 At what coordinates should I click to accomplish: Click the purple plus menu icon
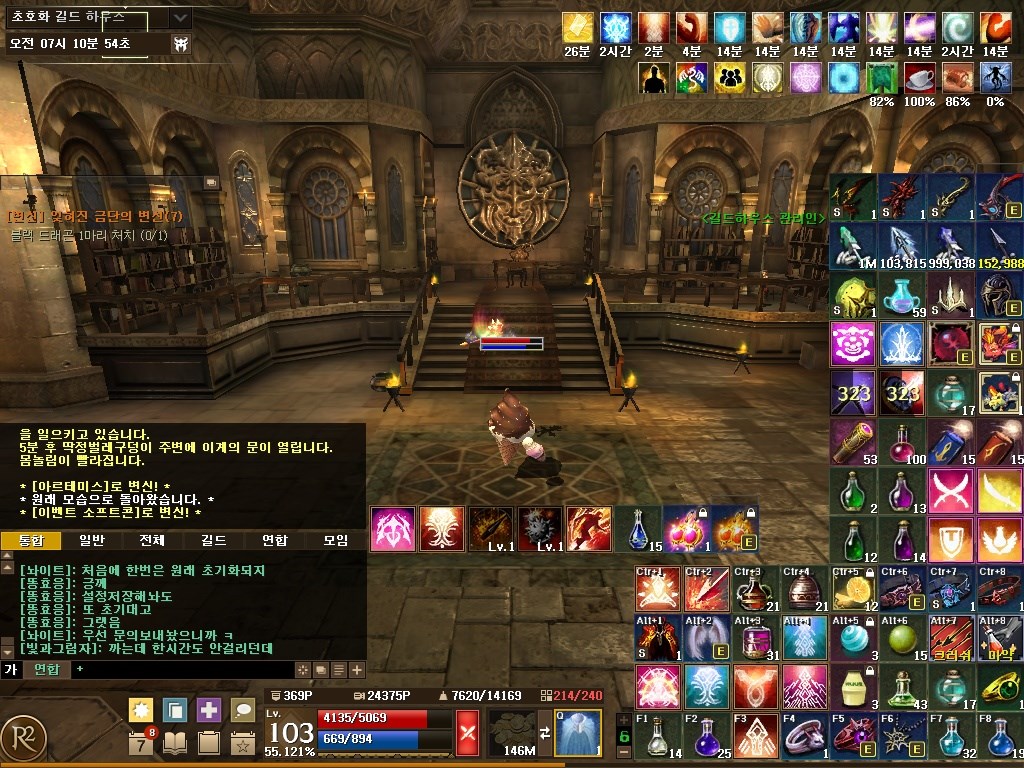209,710
